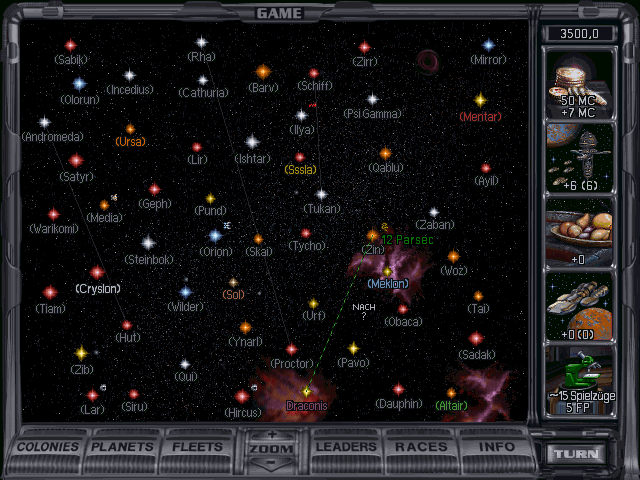This screenshot has width=640, height=480.
Task: Zoom in using the plus arrow above ZOOM
Action: coord(273,435)
